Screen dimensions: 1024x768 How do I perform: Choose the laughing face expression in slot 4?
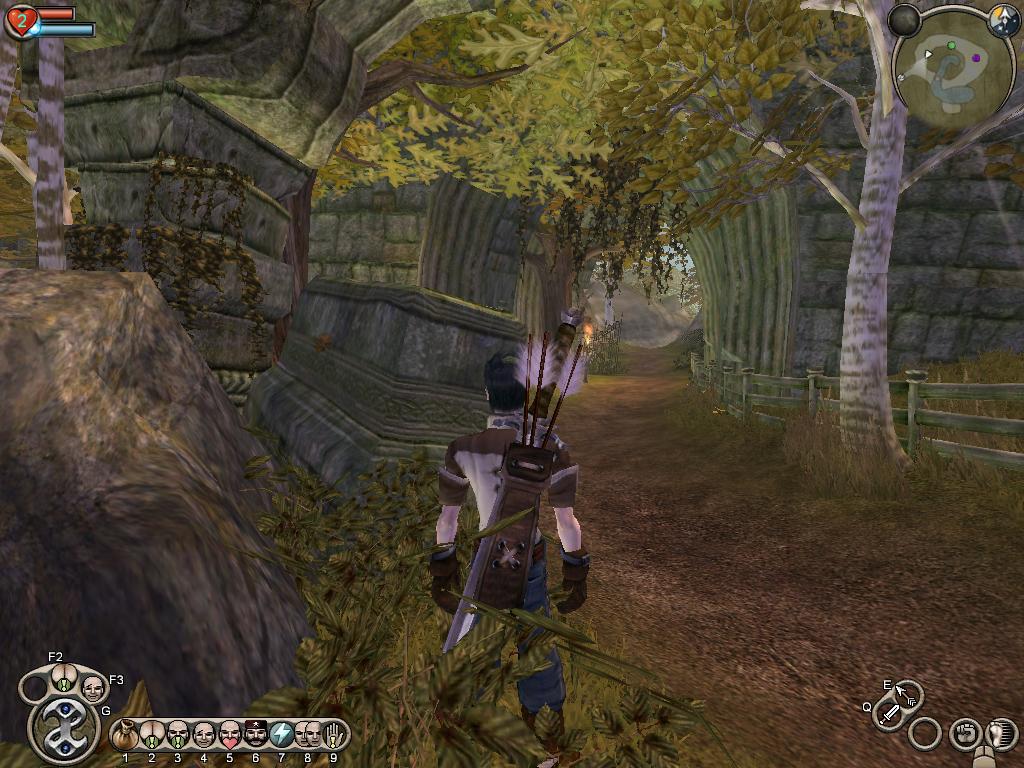pyautogui.click(x=204, y=735)
